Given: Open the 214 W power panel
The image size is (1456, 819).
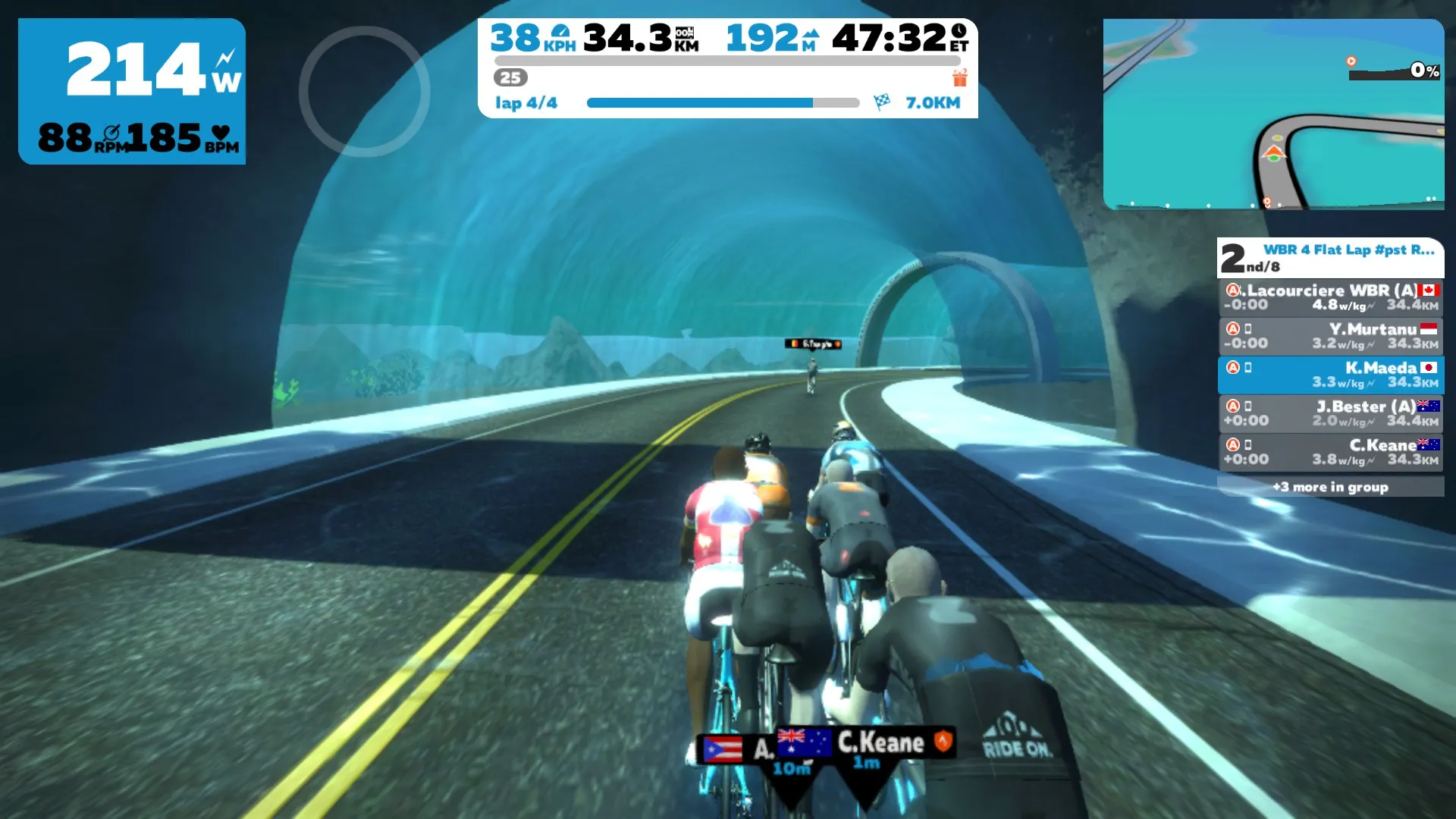Looking at the screenshot, I should [x=132, y=91].
